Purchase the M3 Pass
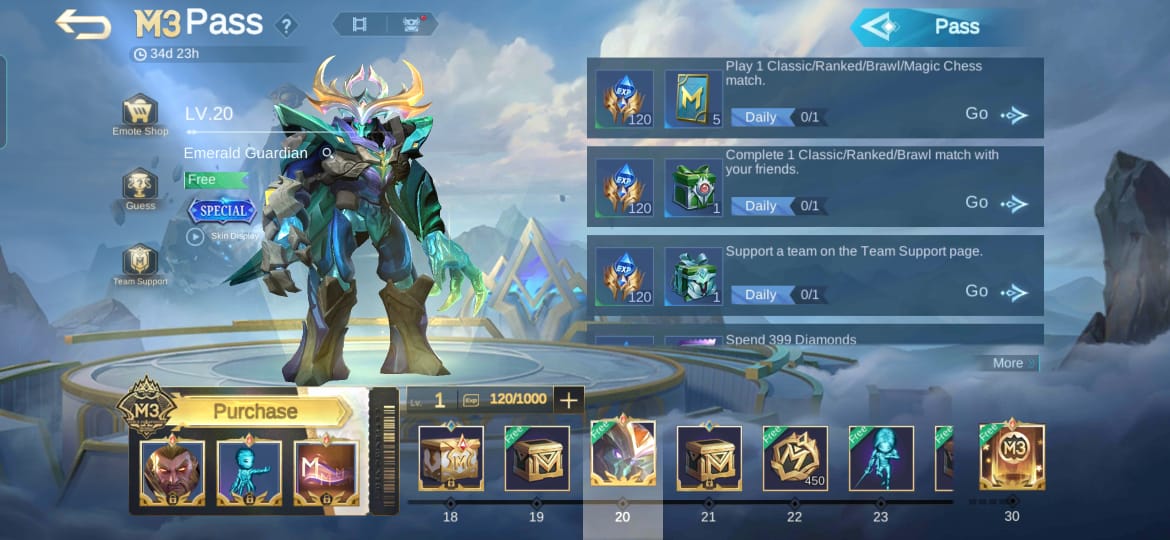Viewport: 1170px width, 540px height. pyautogui.click(x=257, y=411)
